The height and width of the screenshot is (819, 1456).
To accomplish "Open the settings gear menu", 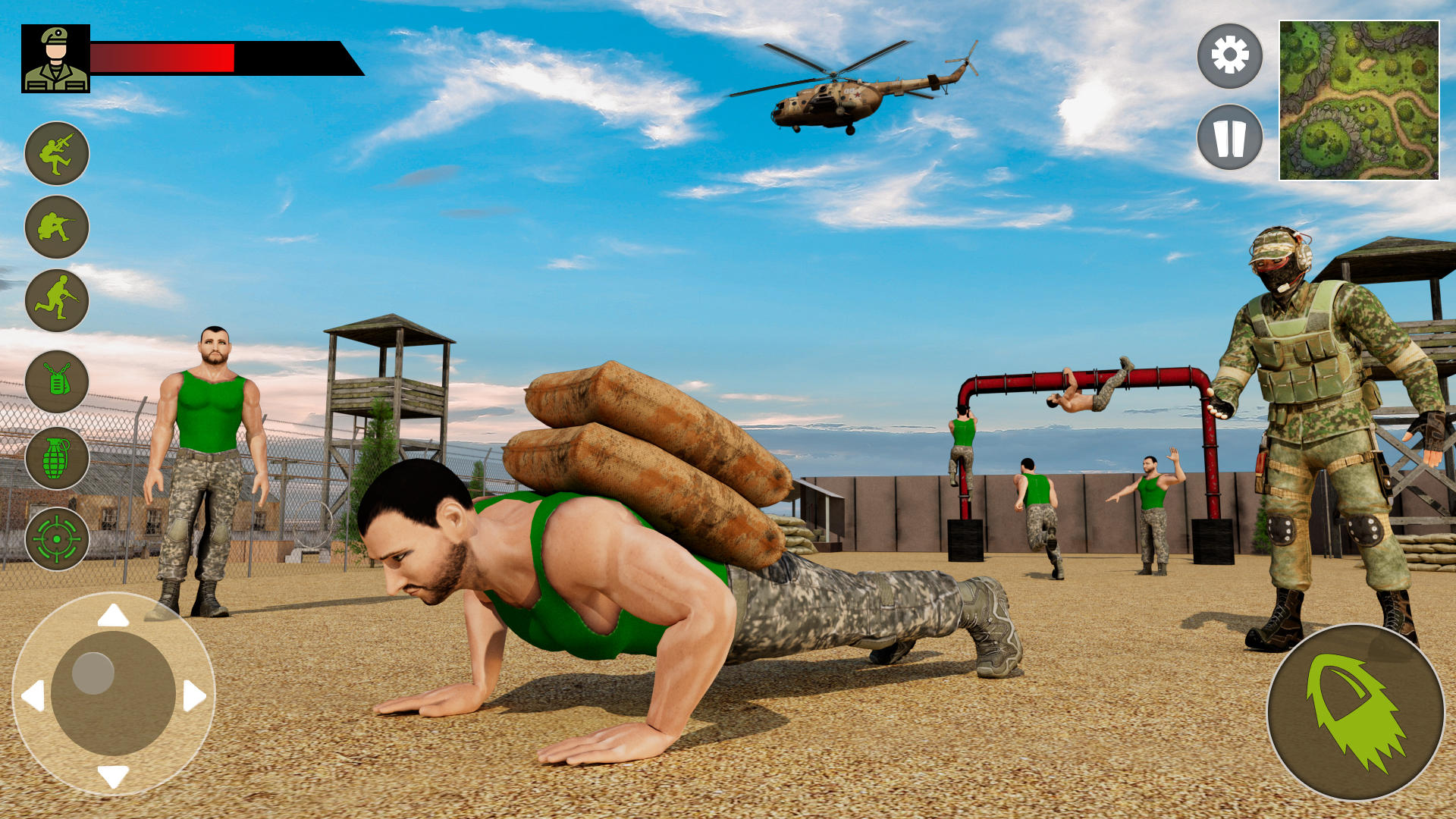I will [x=1230, y=57].
